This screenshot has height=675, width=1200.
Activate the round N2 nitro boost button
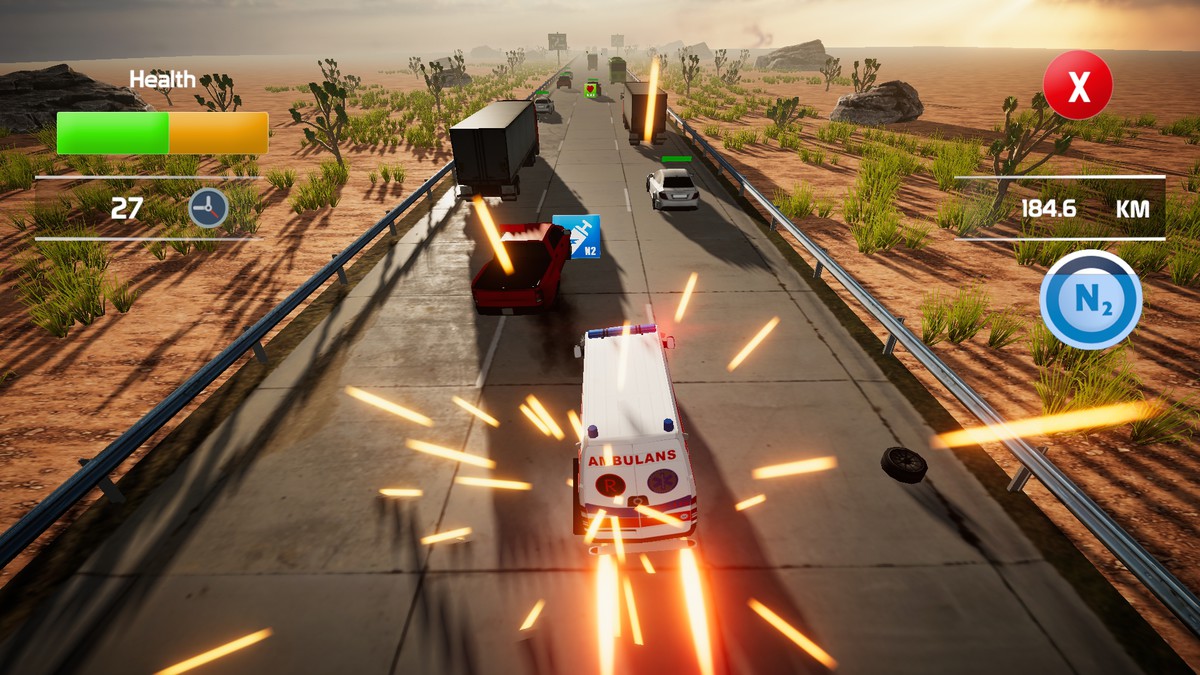point(1090,300)
